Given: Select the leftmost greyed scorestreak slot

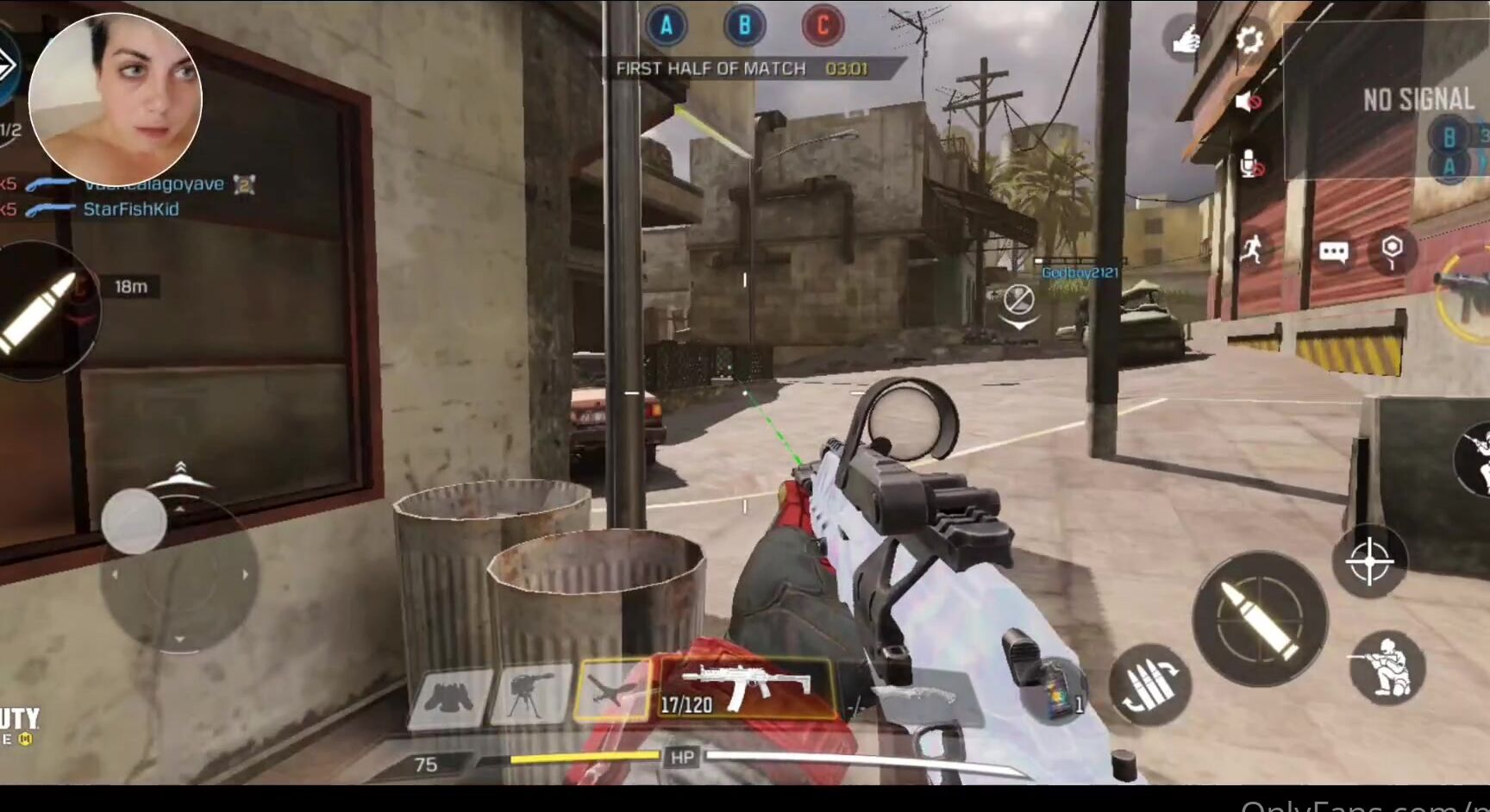Looking at the screenshot, I should pyautogui.click(x=448, y=696).
